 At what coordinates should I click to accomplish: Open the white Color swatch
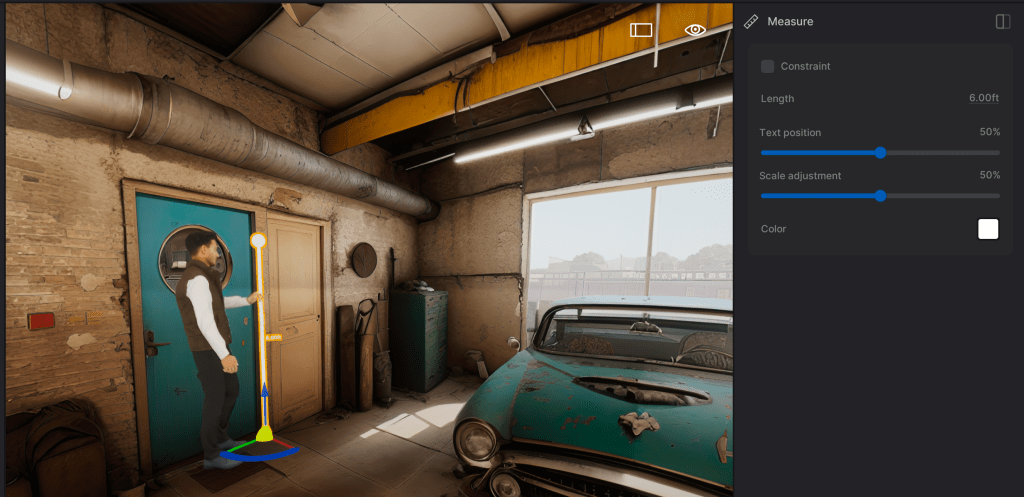(988, 229)
